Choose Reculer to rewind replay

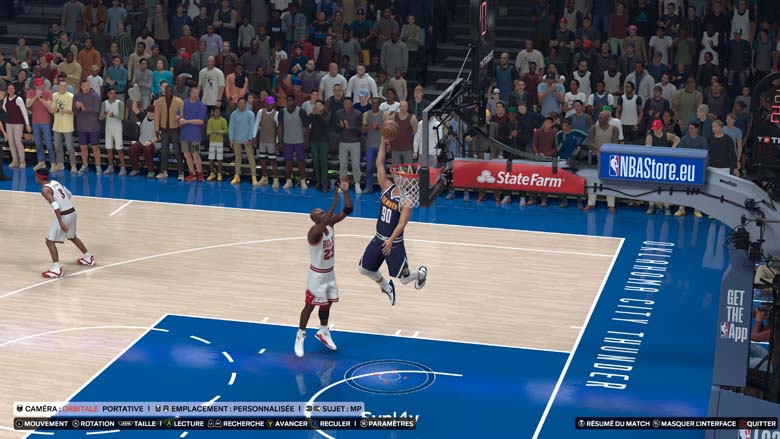point(336,423)
